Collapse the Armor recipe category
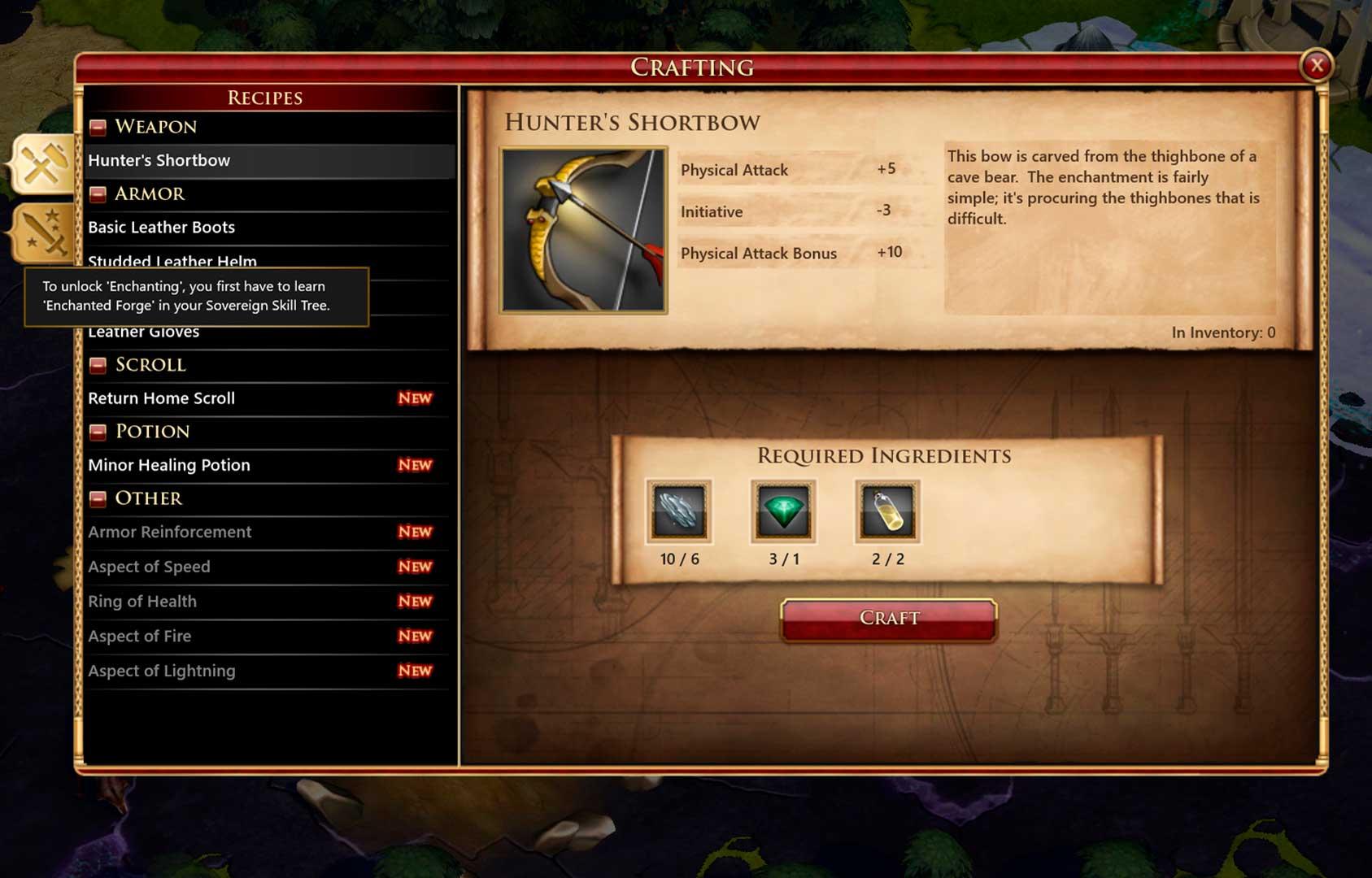 coord(98,194)
